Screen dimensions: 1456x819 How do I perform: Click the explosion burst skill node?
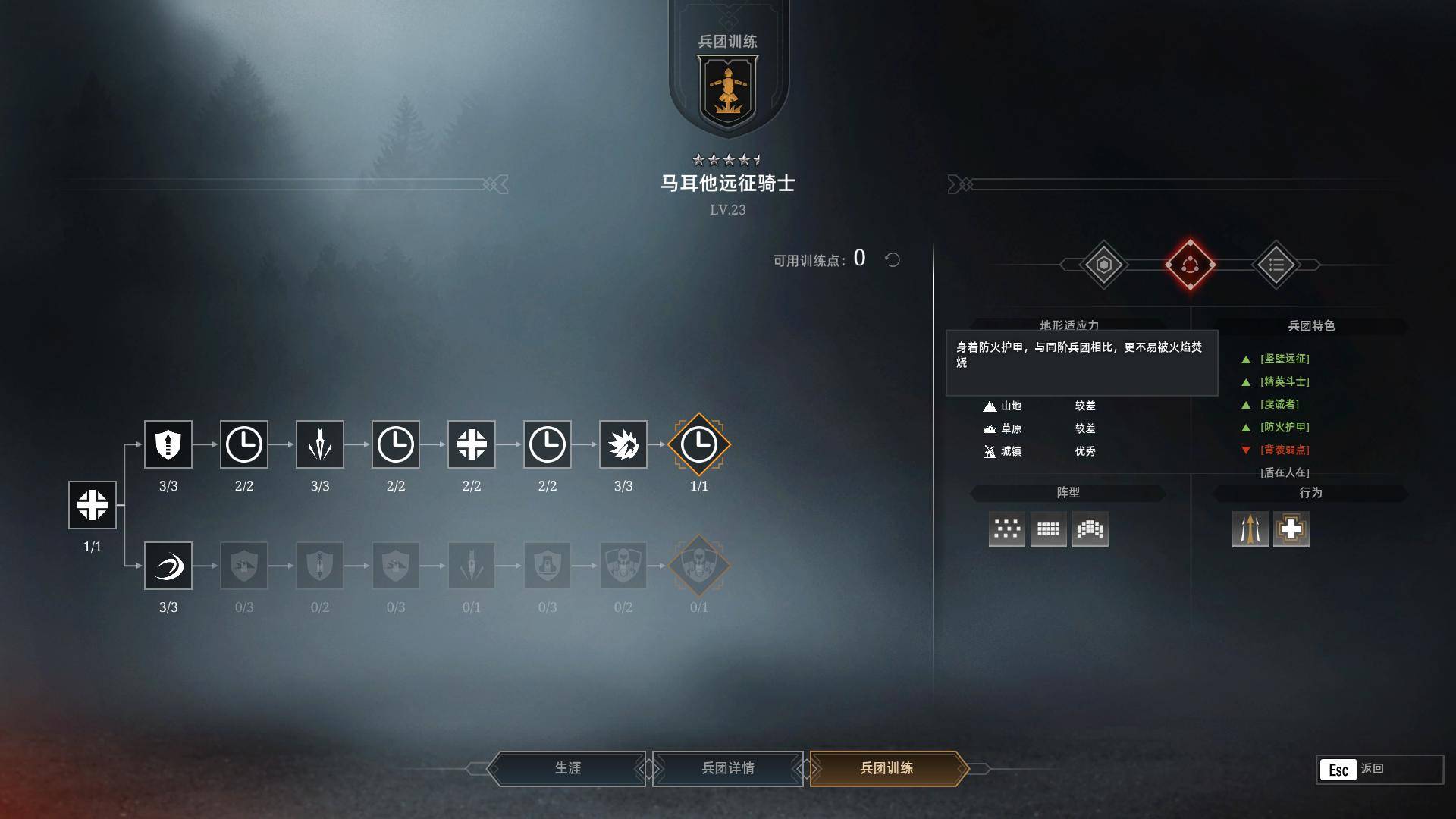[623, 444]
